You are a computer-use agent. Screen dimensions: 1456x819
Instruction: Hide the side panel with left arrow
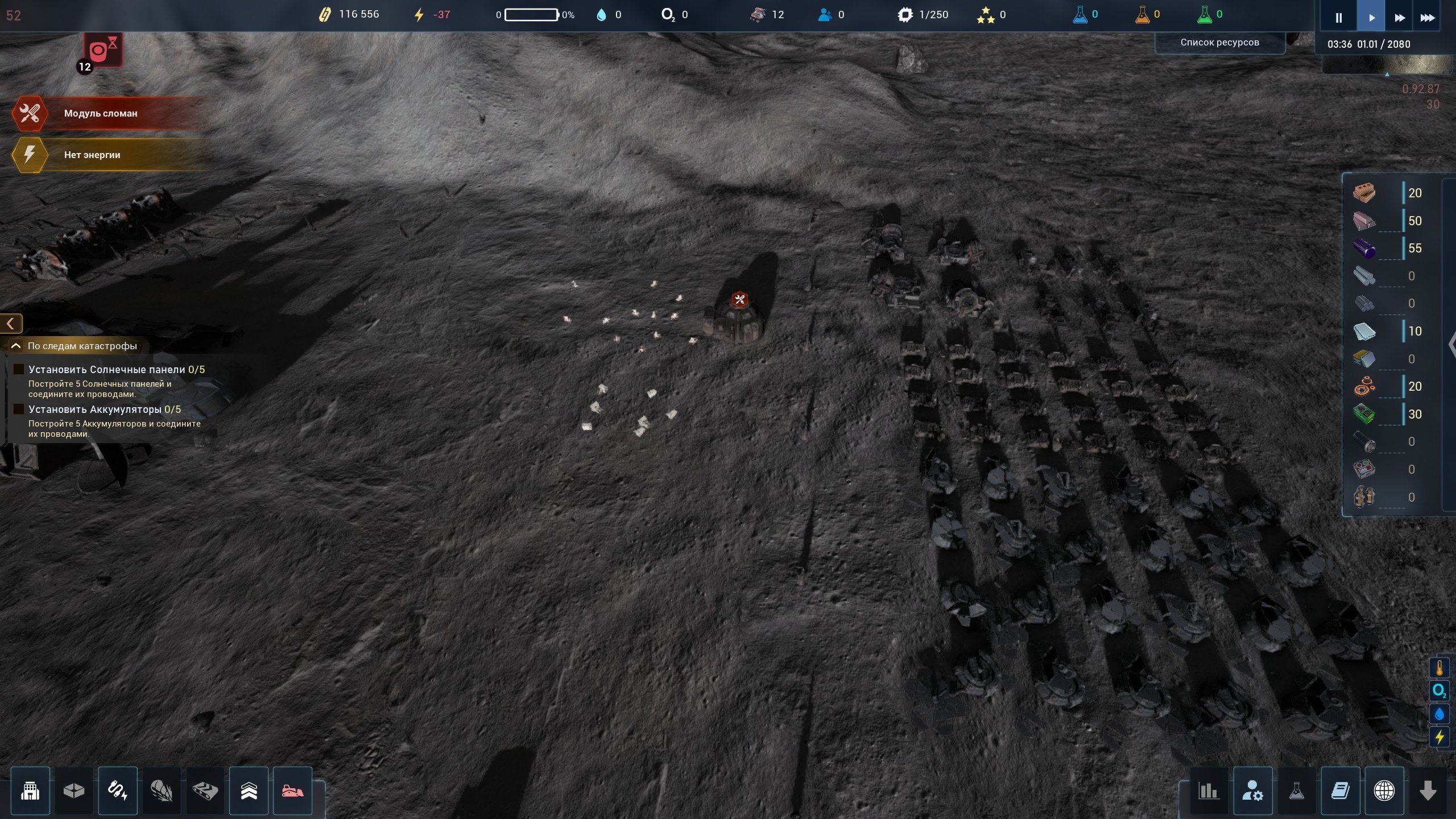(x=11, y=324)
